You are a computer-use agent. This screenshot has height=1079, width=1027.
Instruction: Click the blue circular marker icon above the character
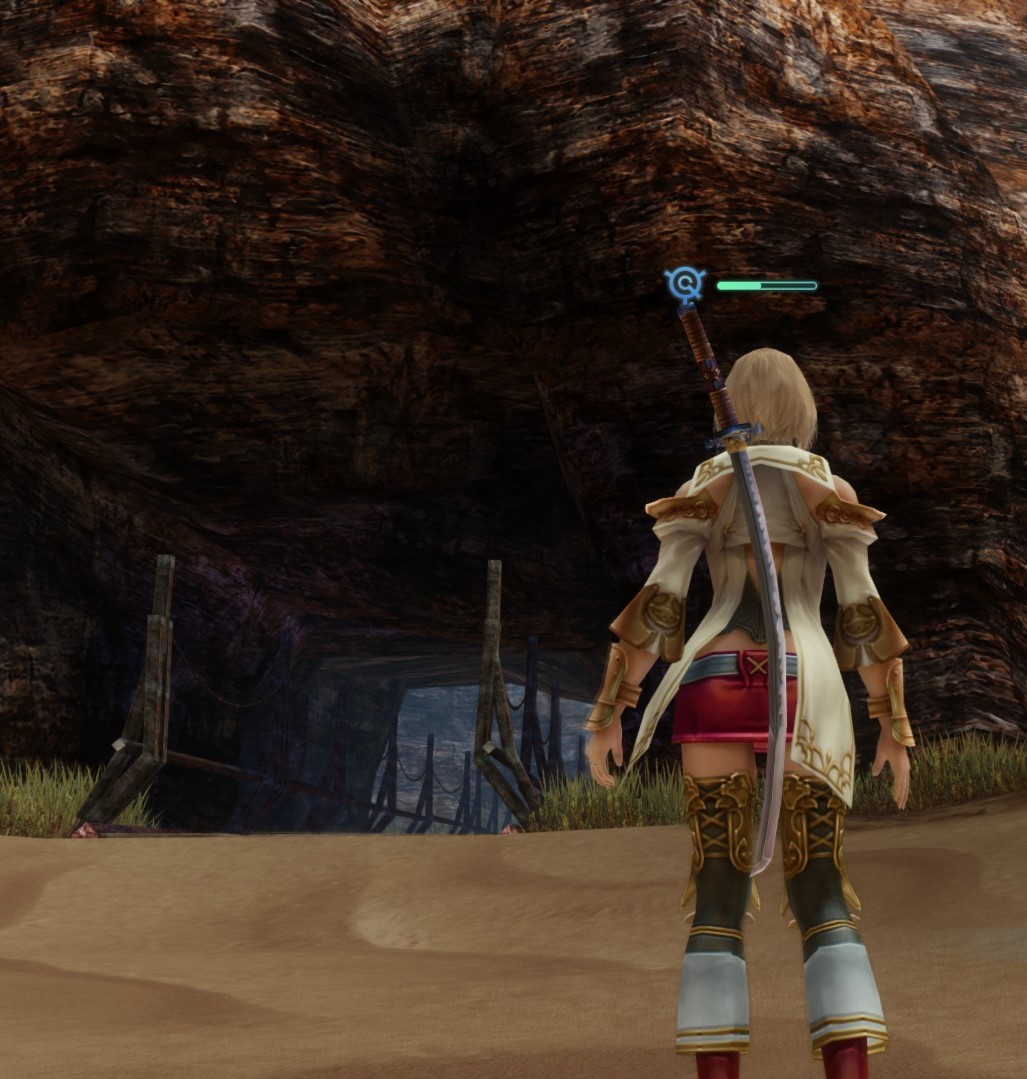tap(685, 285)
